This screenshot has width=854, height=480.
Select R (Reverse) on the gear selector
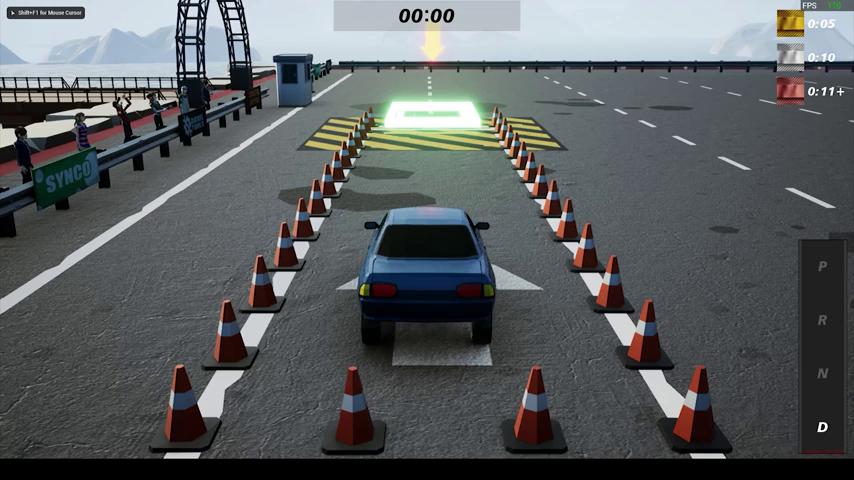click(x=822, y=320)
